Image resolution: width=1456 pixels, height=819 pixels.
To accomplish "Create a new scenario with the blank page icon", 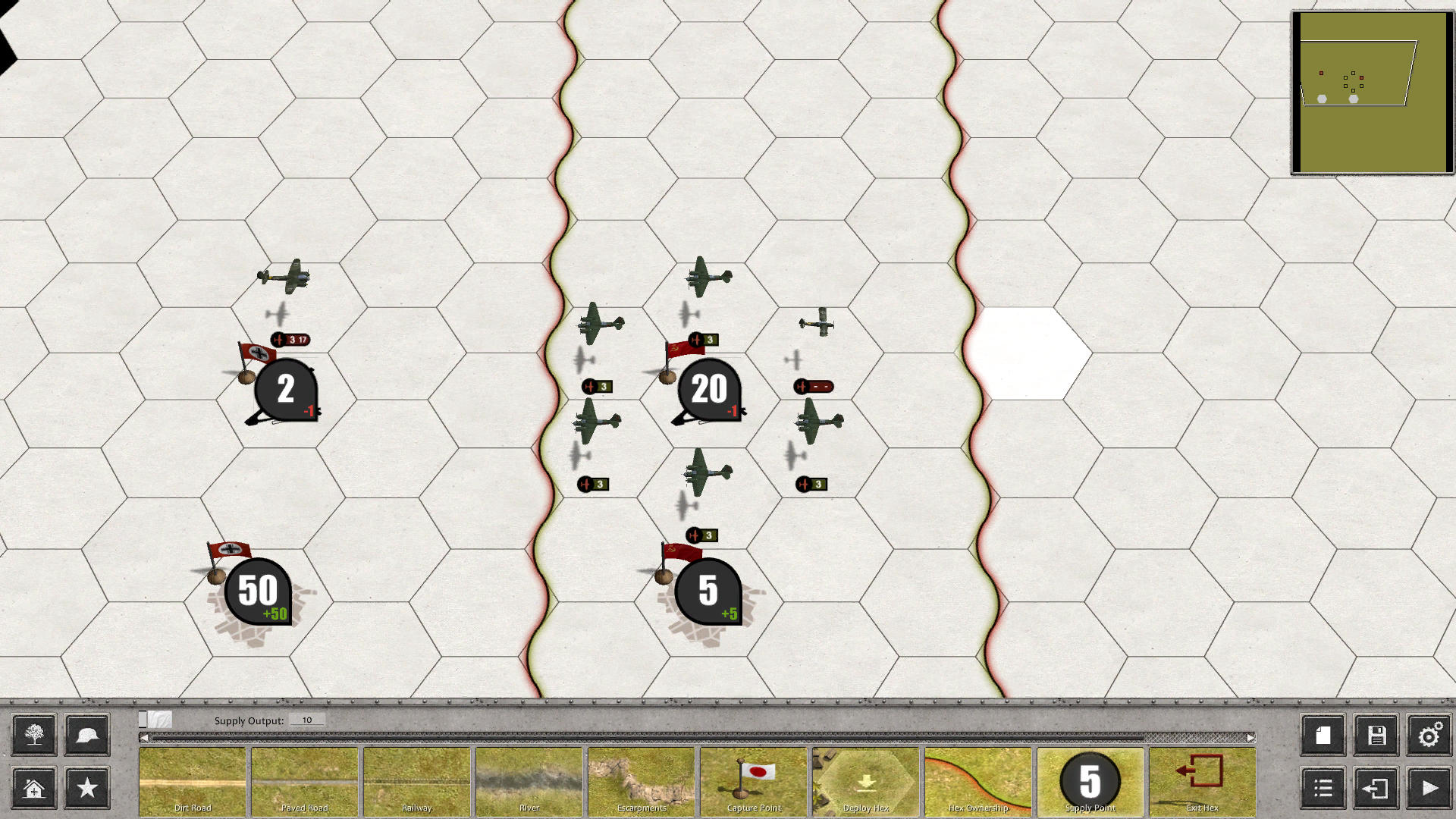I will [x=1323, y=735].
